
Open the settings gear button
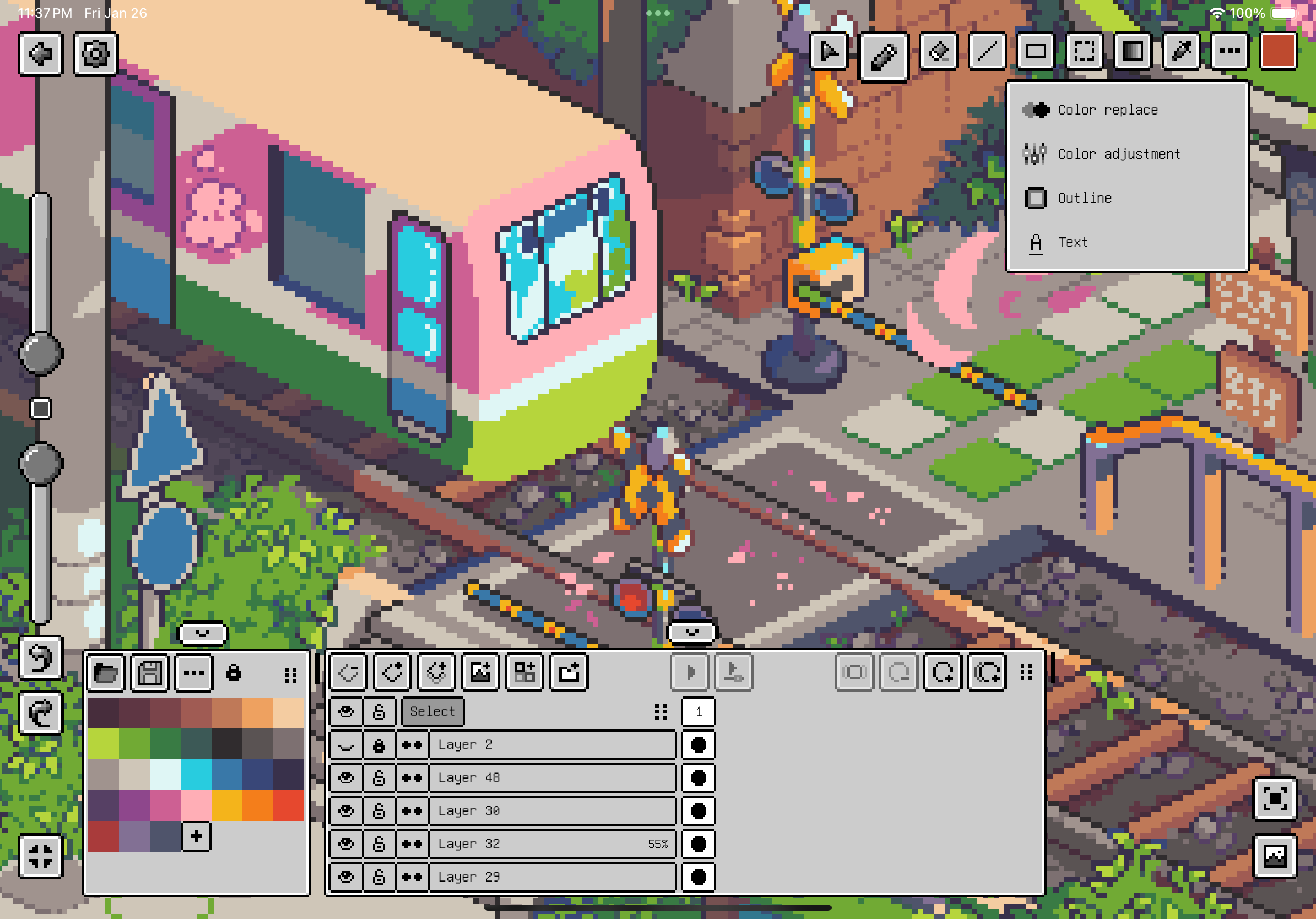point(95,55)
